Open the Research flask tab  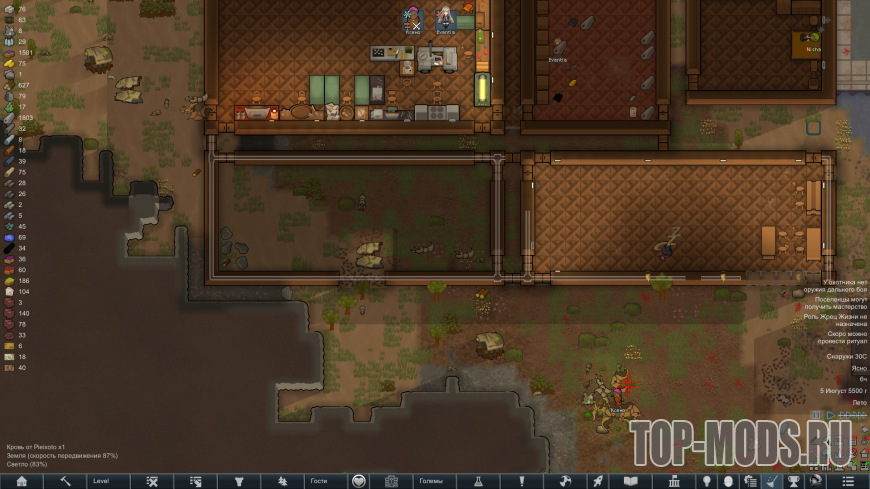(x=478, y=481)
